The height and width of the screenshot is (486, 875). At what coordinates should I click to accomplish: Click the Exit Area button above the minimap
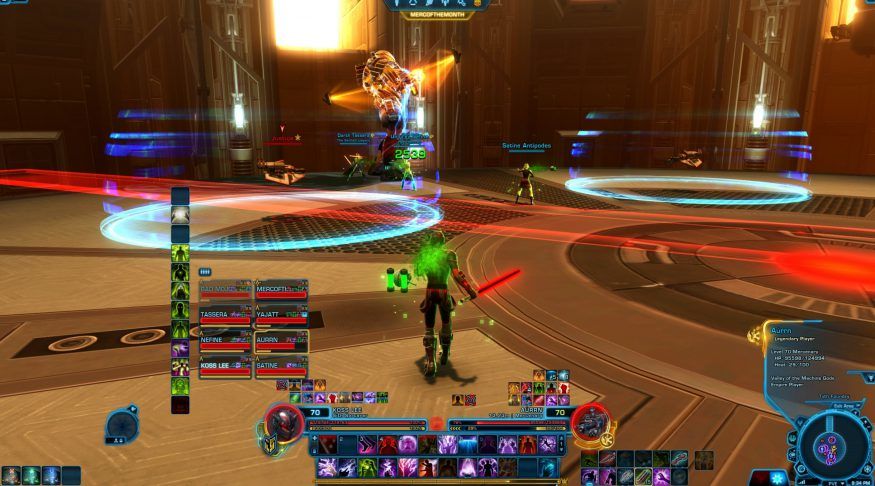844,407
